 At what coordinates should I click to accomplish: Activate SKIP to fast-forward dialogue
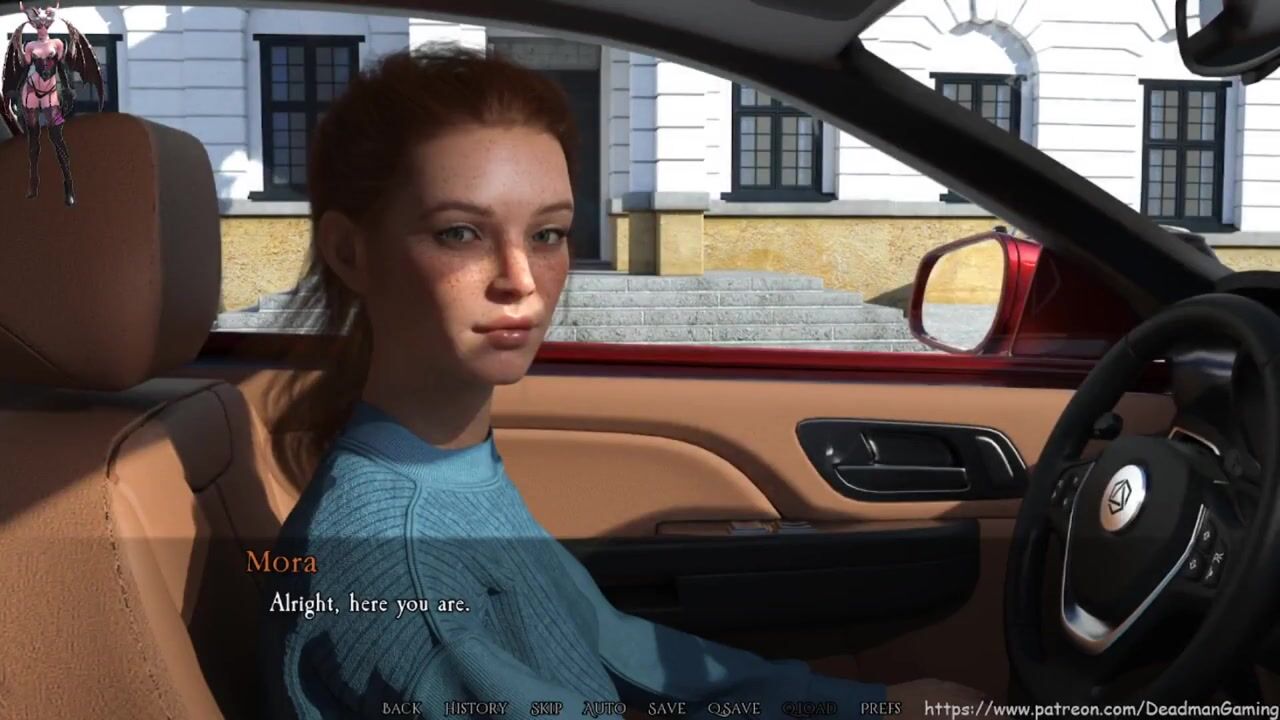[x=546, y=708]
